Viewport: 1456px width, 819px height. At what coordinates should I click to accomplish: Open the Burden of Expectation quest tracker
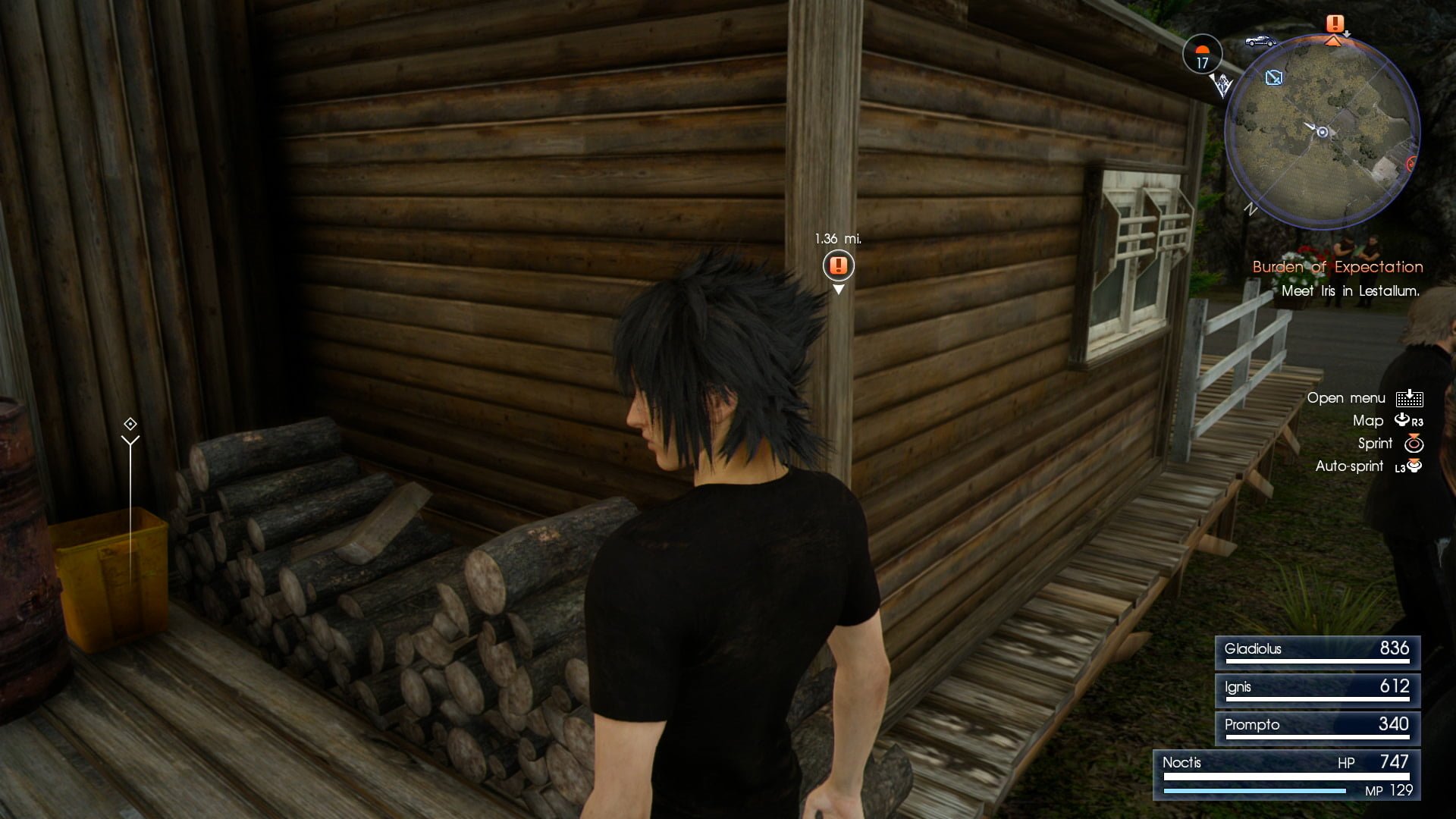click(x=1337, y=267)
